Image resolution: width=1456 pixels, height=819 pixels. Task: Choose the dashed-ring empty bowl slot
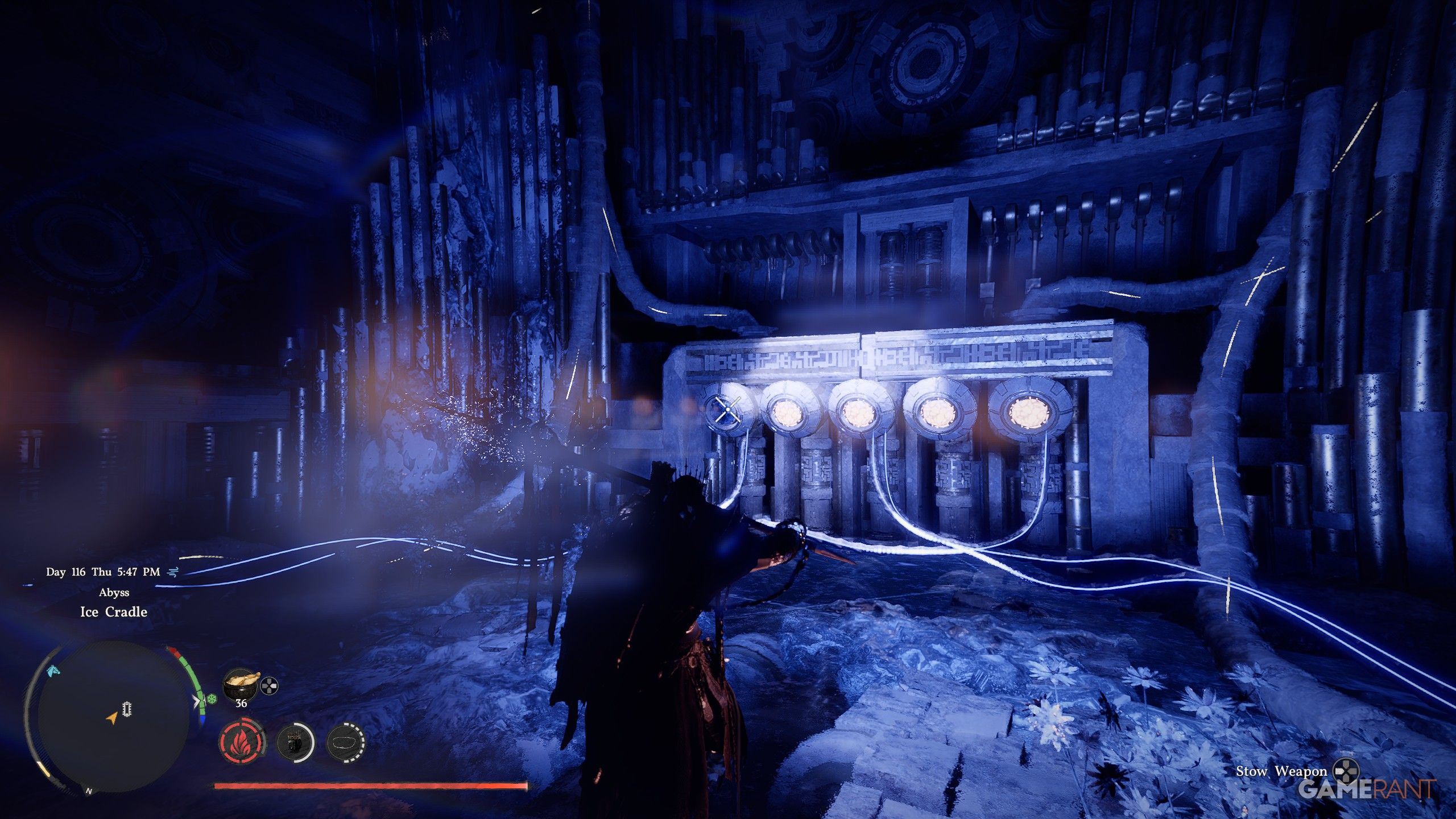[x=346, y=742]
